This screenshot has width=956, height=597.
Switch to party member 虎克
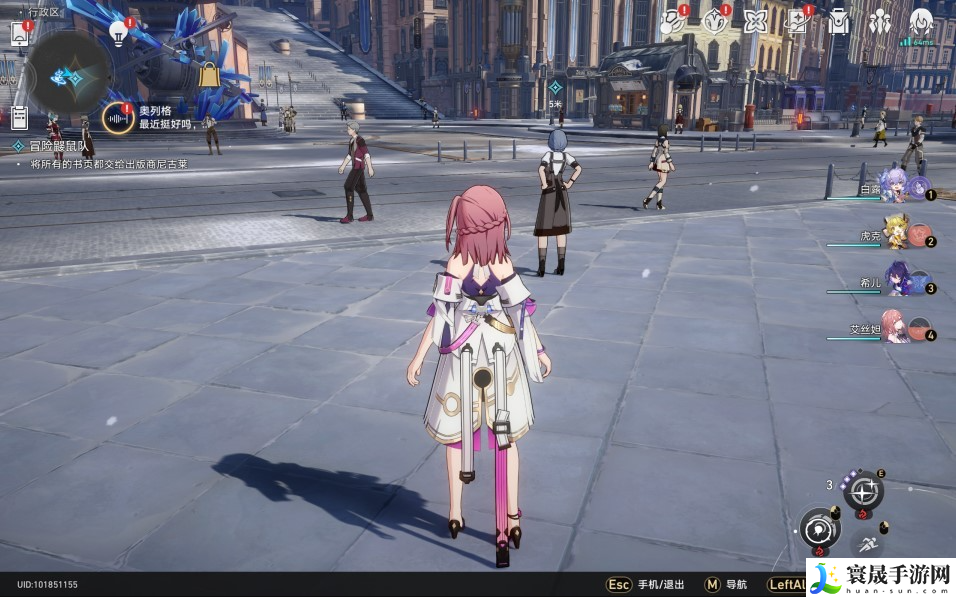(897, 236)
